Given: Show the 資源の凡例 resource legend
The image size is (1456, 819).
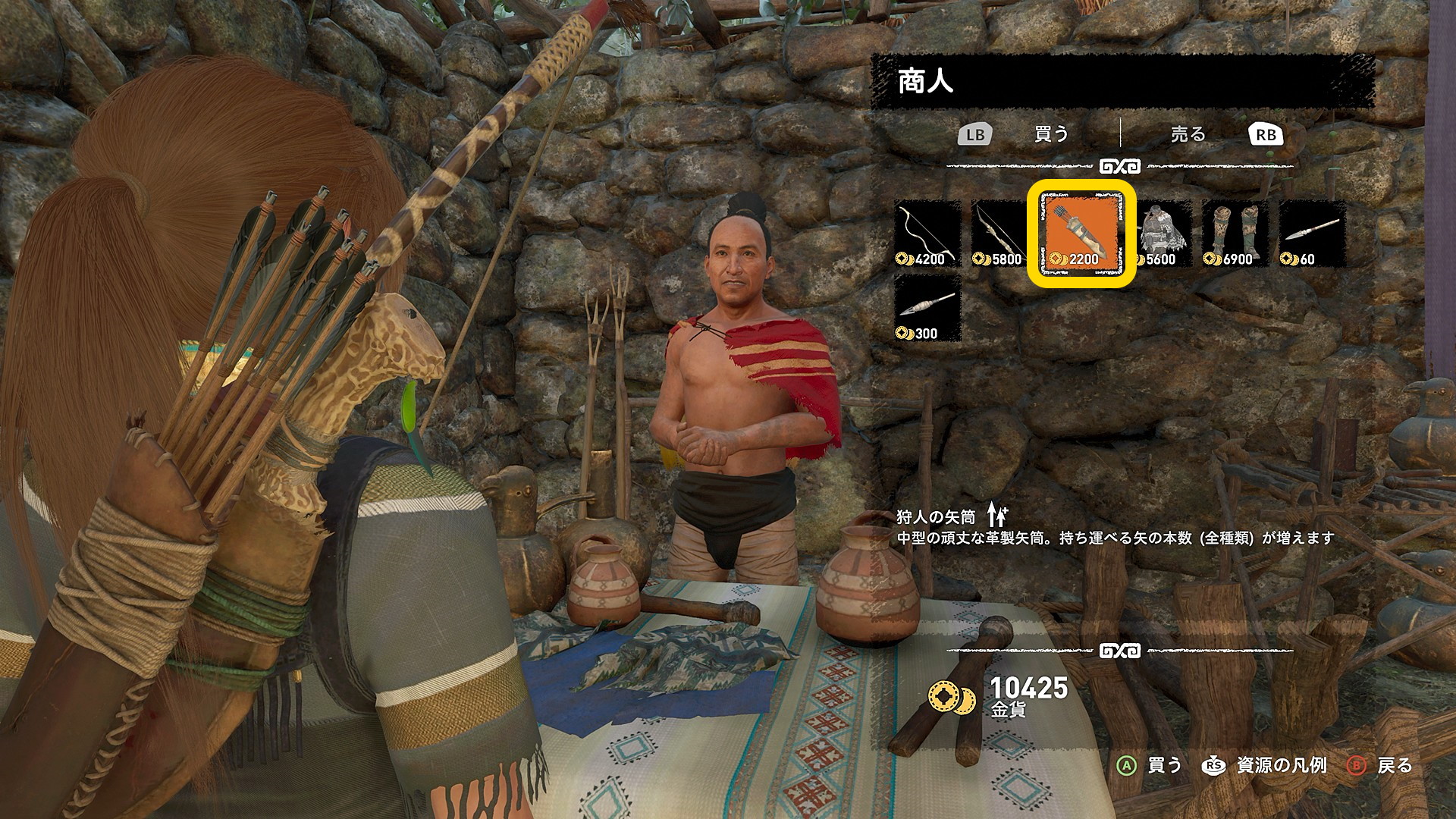Looking at the screenshot, I should click(x=1266, y=765).
